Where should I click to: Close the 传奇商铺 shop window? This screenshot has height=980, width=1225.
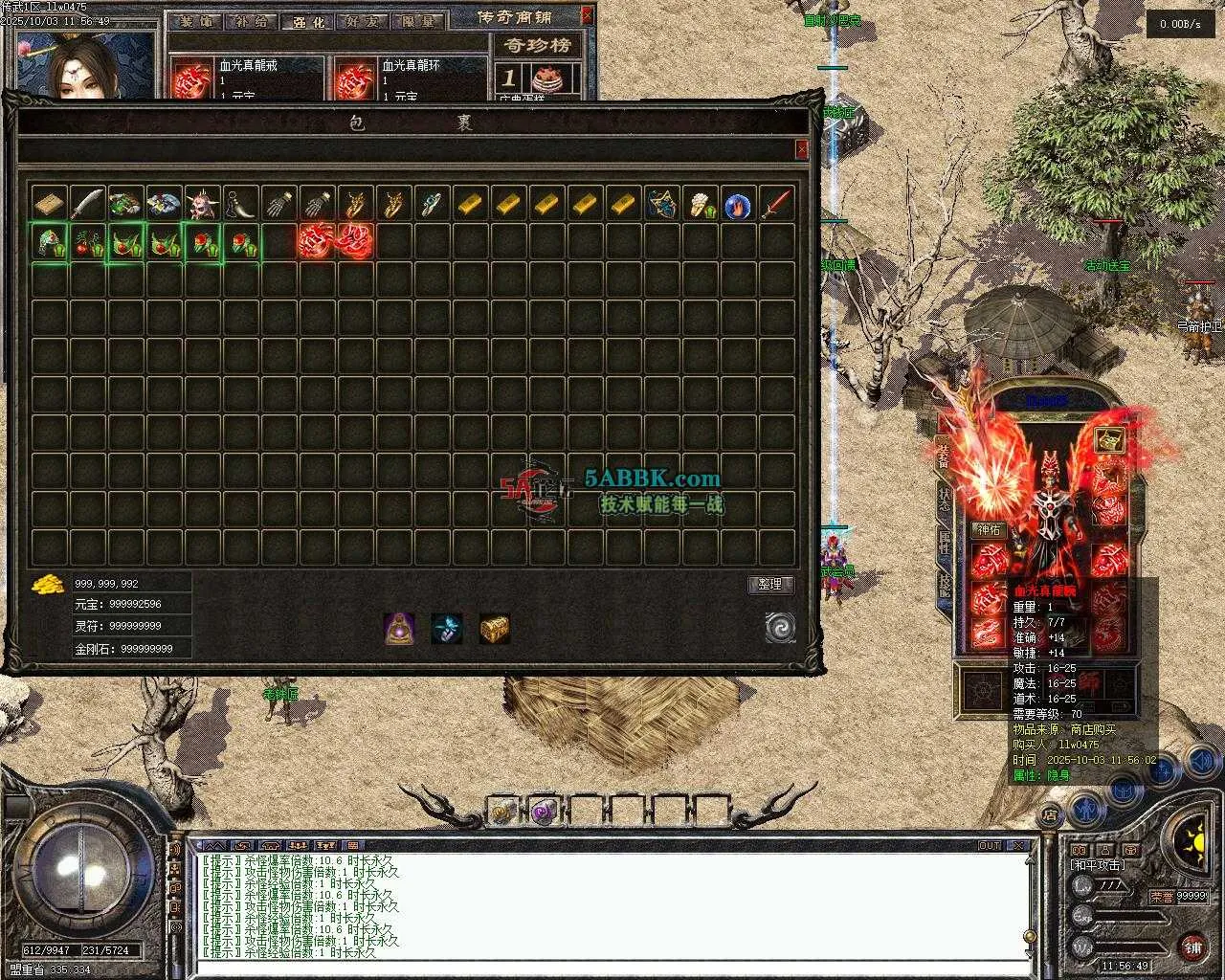[x=587, y=15]
